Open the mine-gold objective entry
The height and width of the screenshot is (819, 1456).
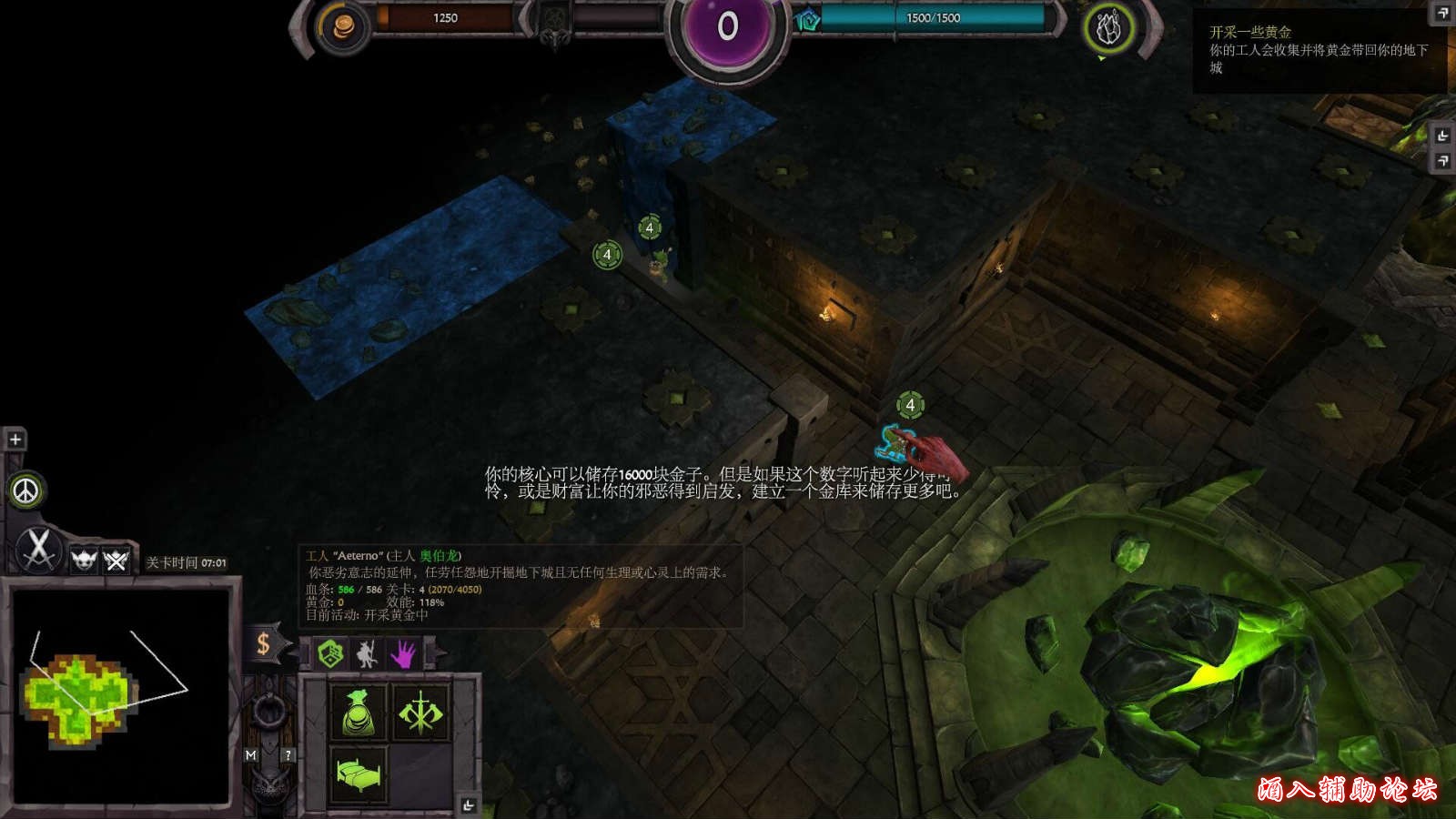pyautogui.click(x=1318, y=50)
